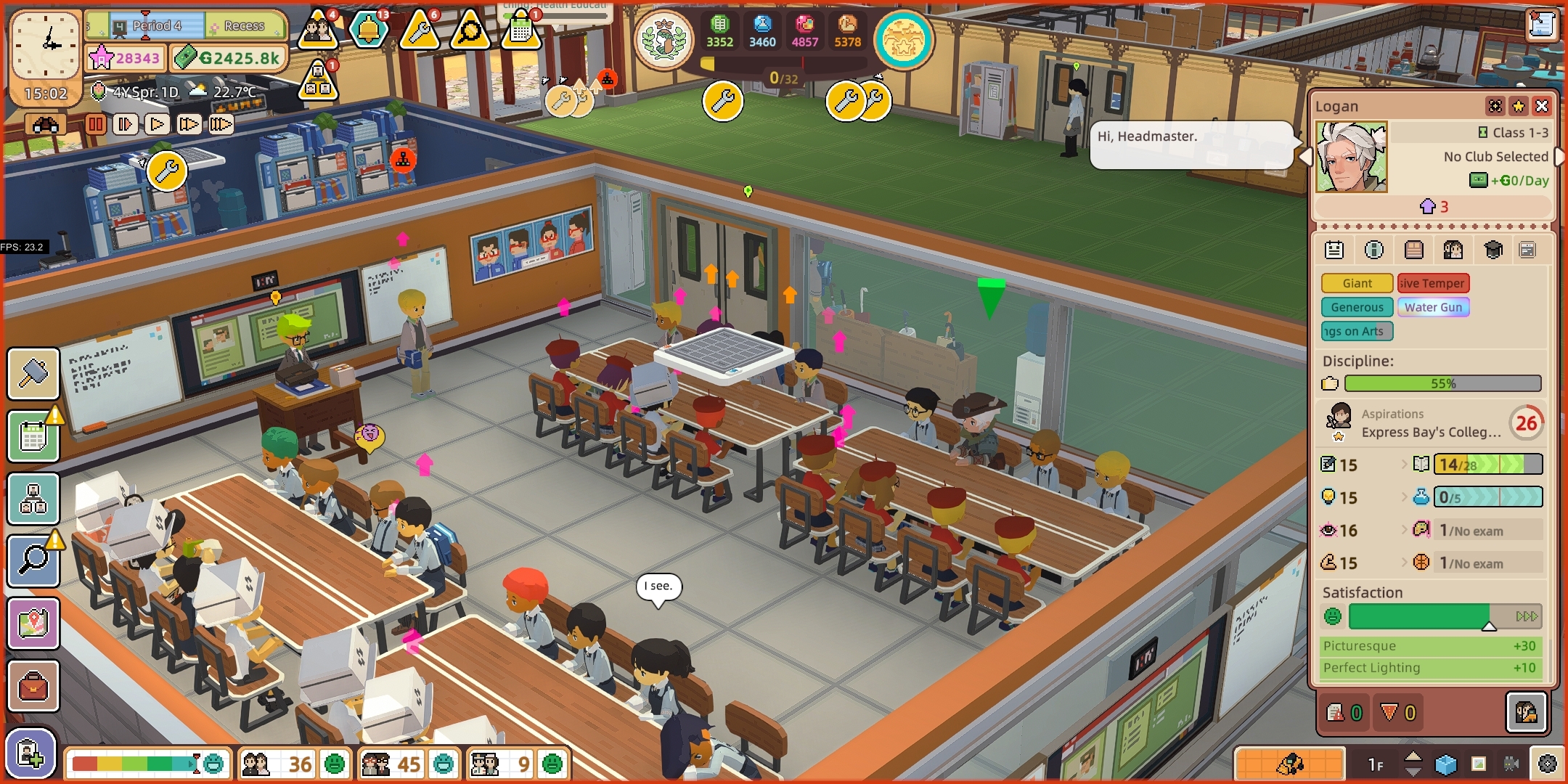Open the briefcase management panel
This screenshot has width=1568, height=784.
click(34, 686)
